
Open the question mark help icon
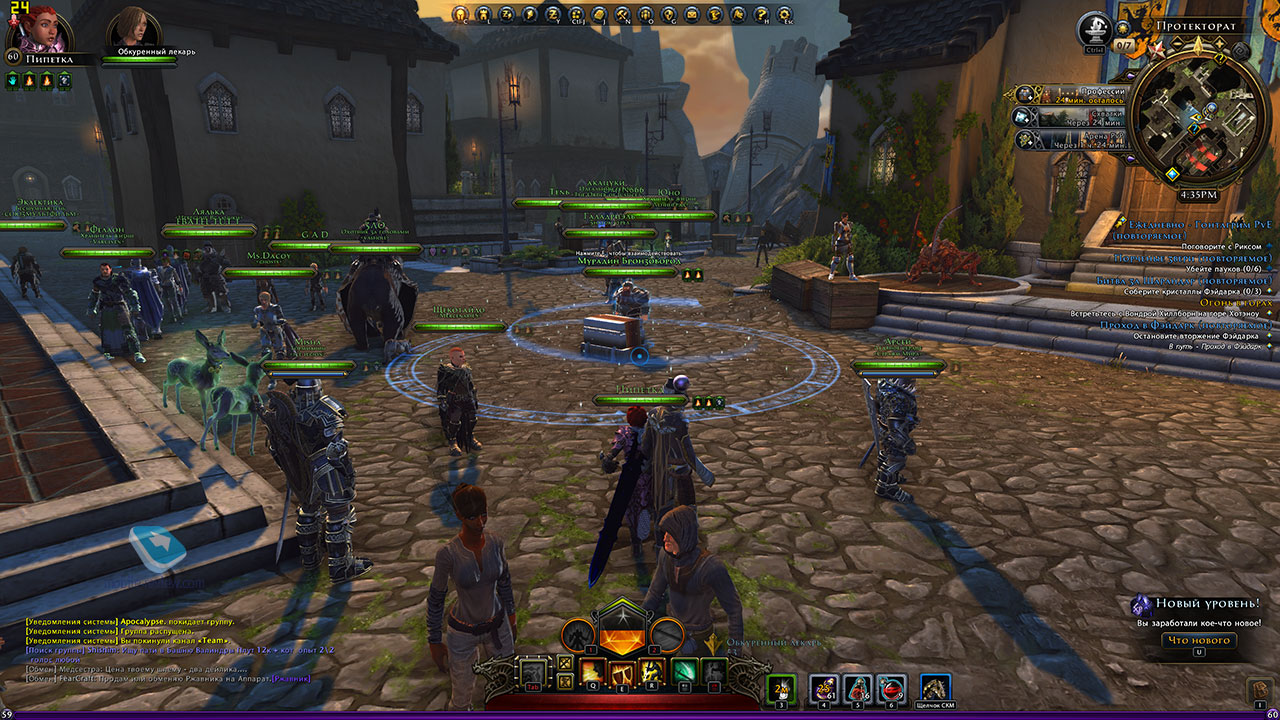[x=762, y=14]
